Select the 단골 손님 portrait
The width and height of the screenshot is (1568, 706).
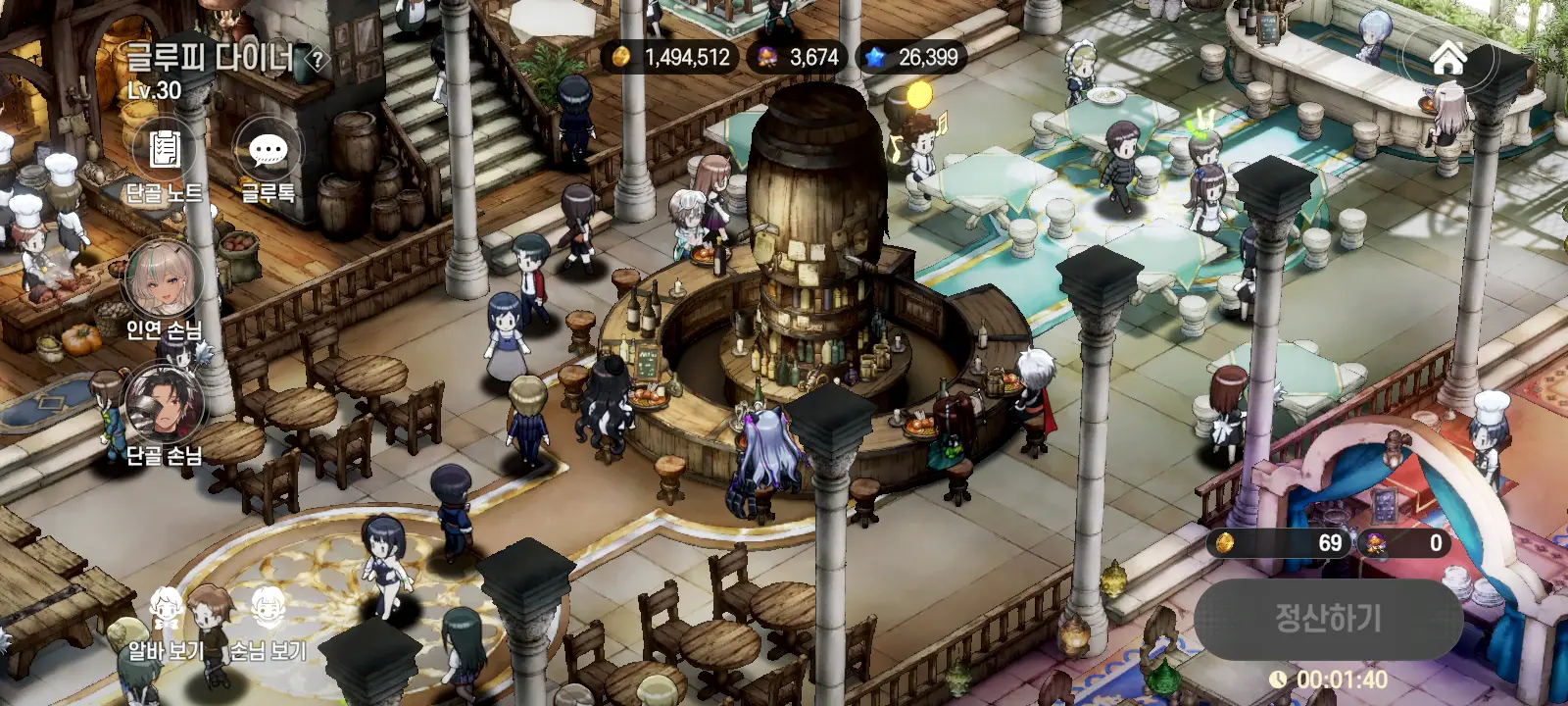[x=164, y=404]
